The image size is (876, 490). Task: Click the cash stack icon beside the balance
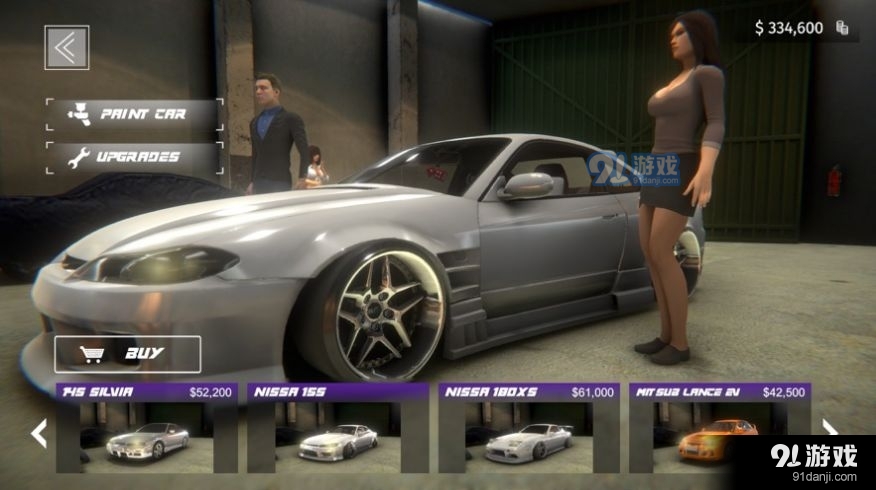pyautogui.click(x=843, y=28)
